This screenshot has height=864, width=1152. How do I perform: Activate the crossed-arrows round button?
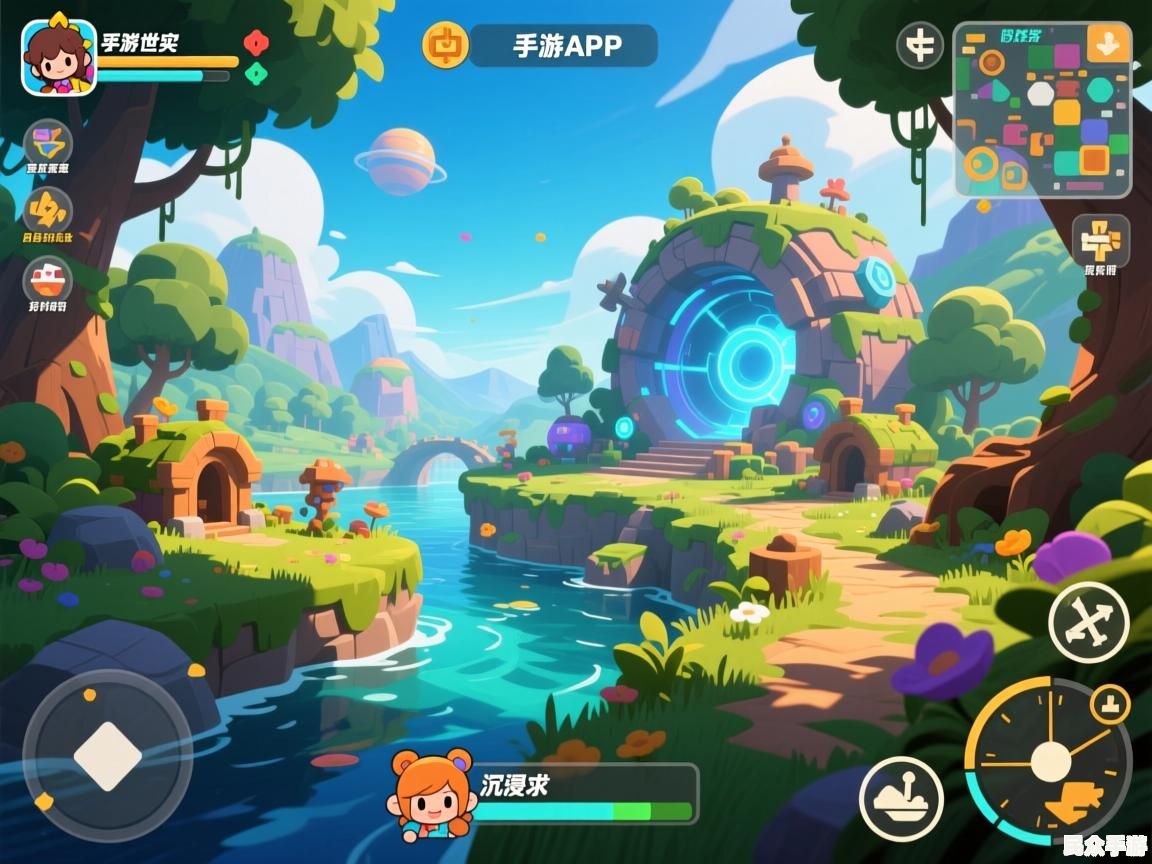1088,622
